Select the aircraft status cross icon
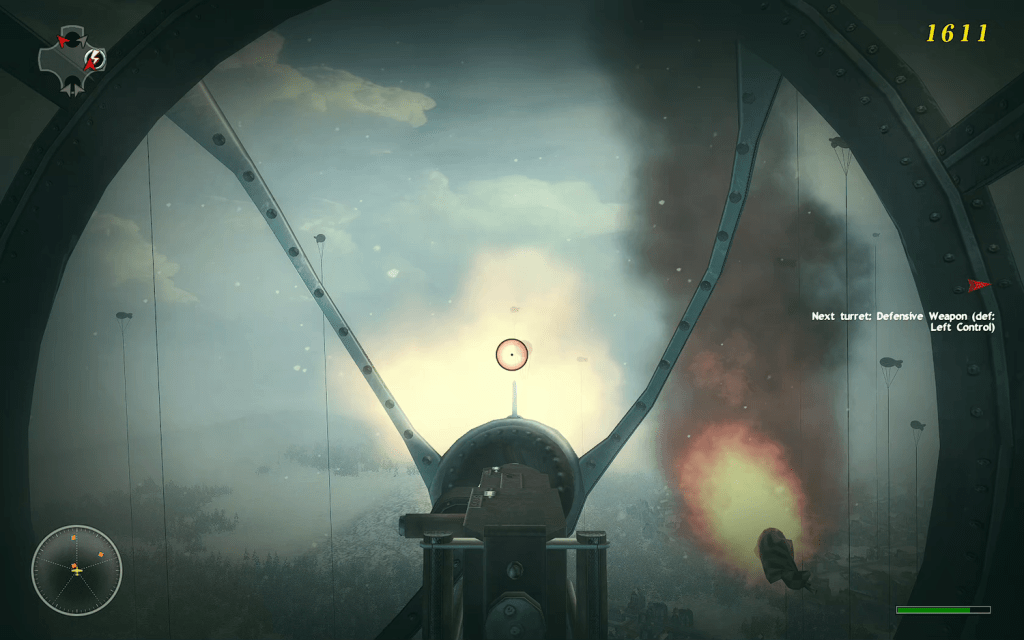The height and width of the screenshot is (640, 1024). (x=72, y=59)
